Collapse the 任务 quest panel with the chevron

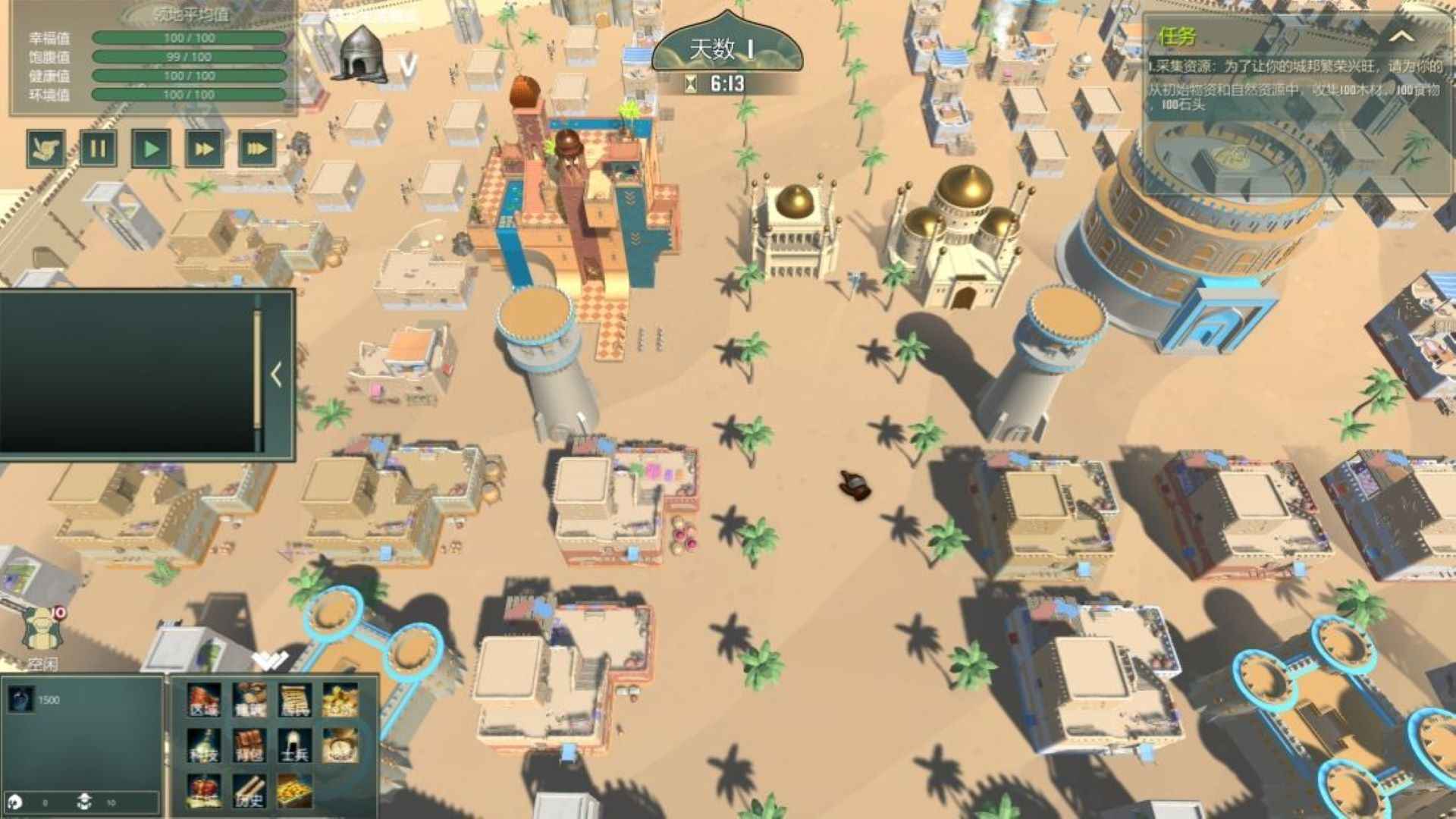(1401, 36)
